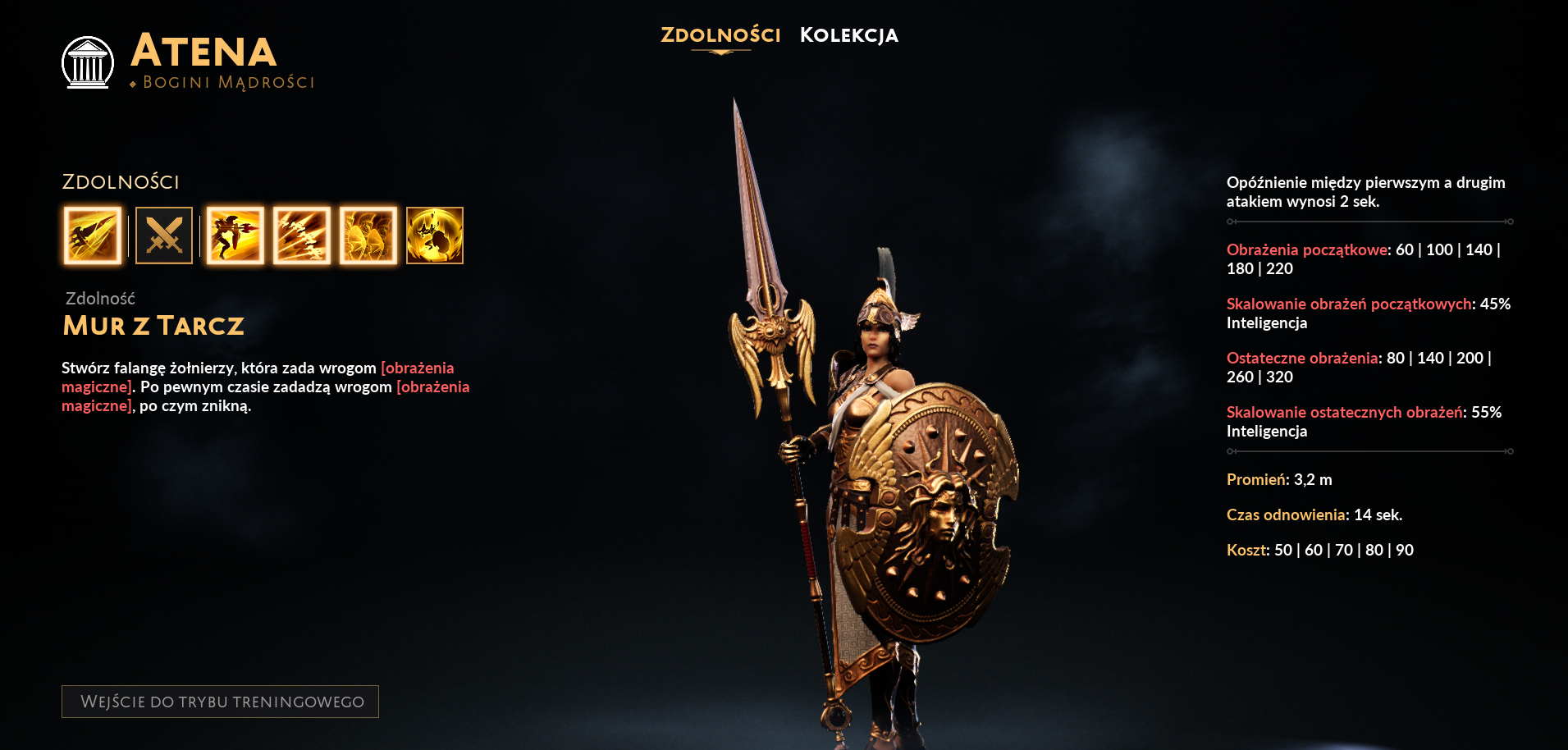Click the Koszt cost values line
This screenshot has width=1568, height=750.
pyautogui.click(x=1319, y=550)
